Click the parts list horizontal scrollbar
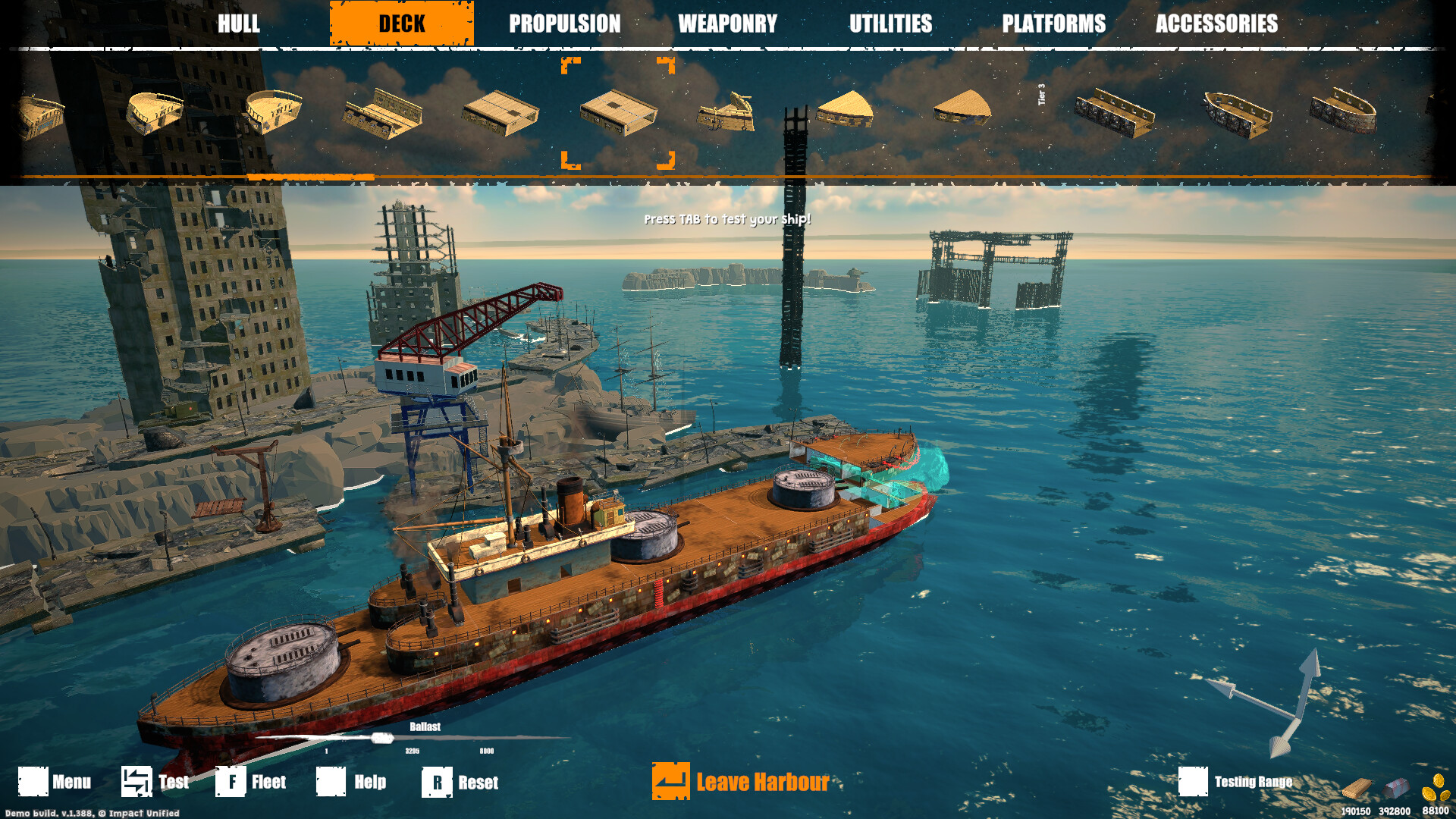Screen dimensions: 1456x819 coord(311,177)
